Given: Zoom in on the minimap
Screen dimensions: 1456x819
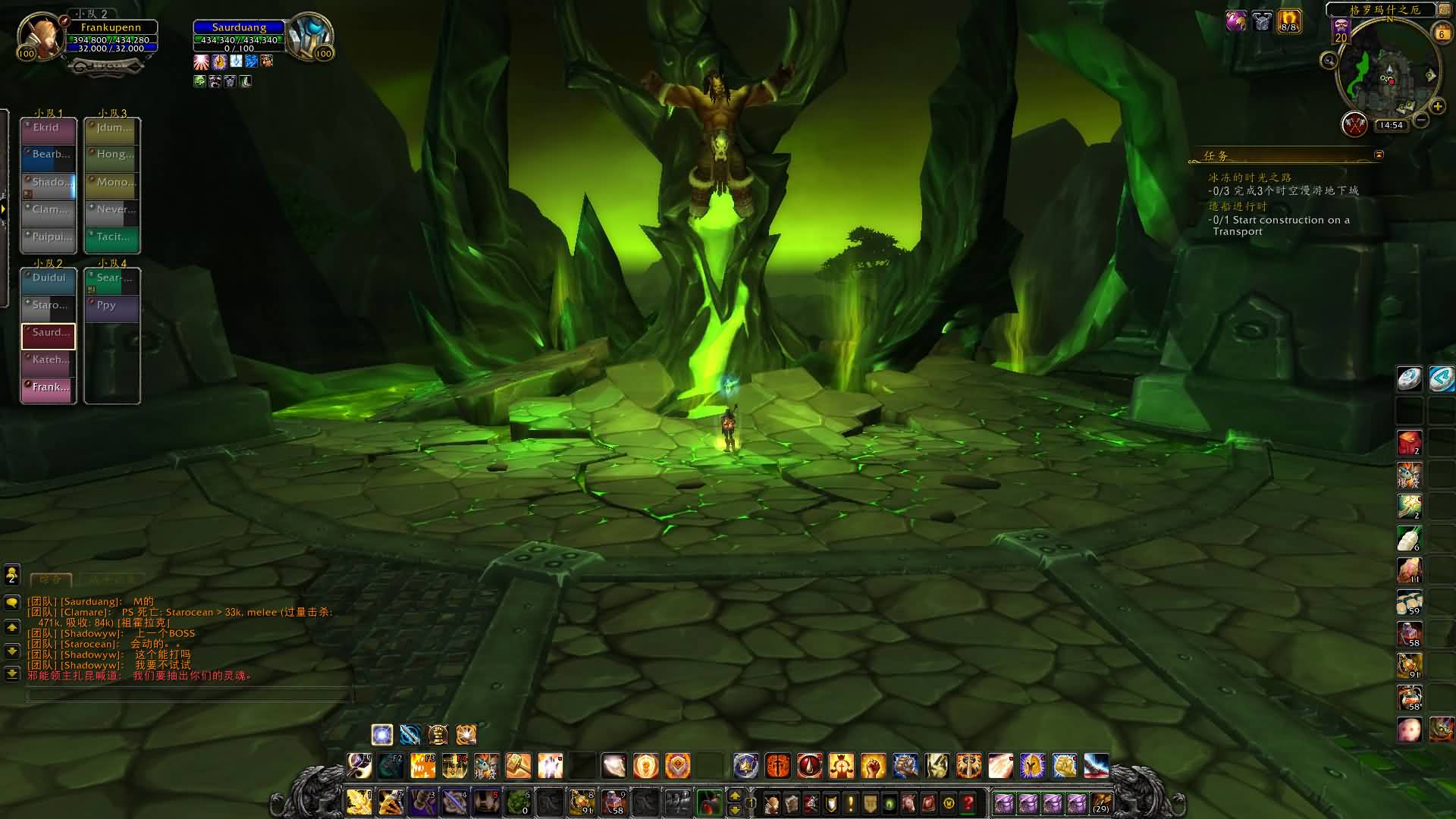Looking at the screenshot, I should point(1437,107).
